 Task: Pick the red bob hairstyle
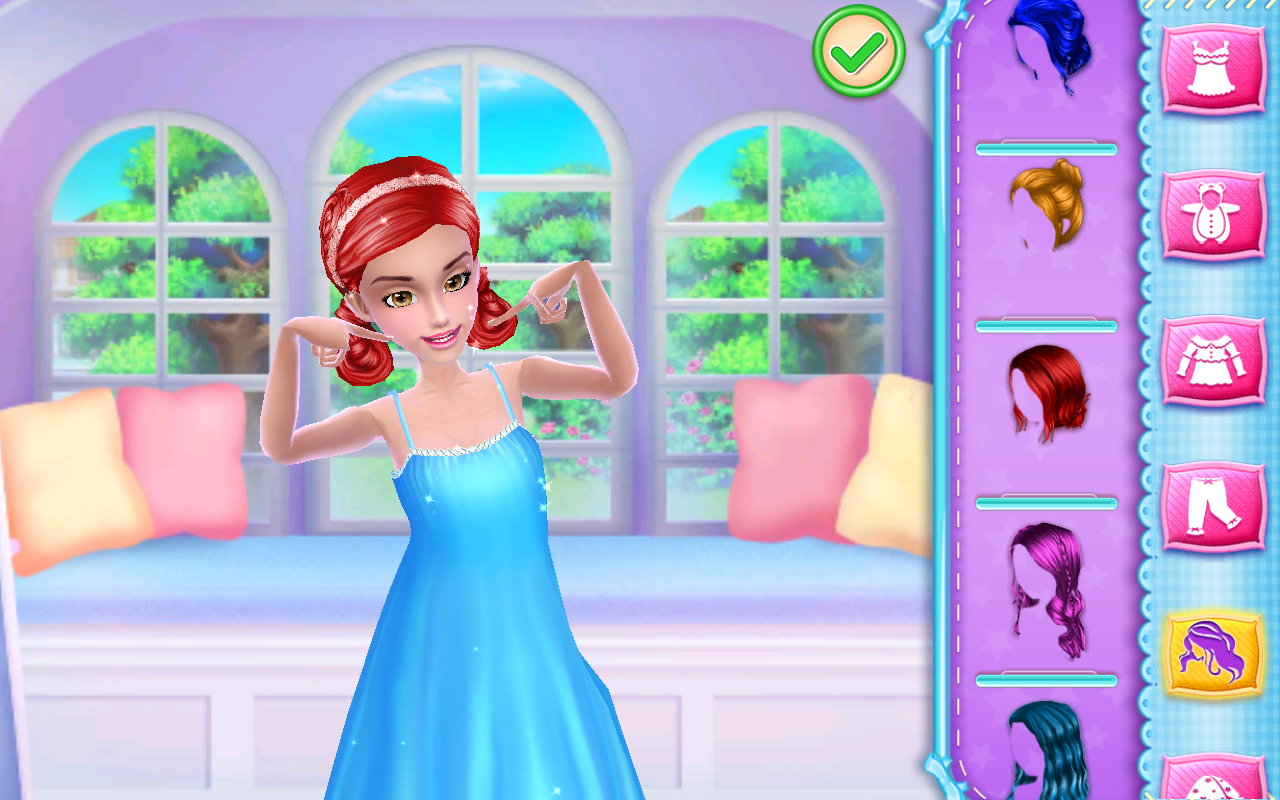pos(1046,392)
